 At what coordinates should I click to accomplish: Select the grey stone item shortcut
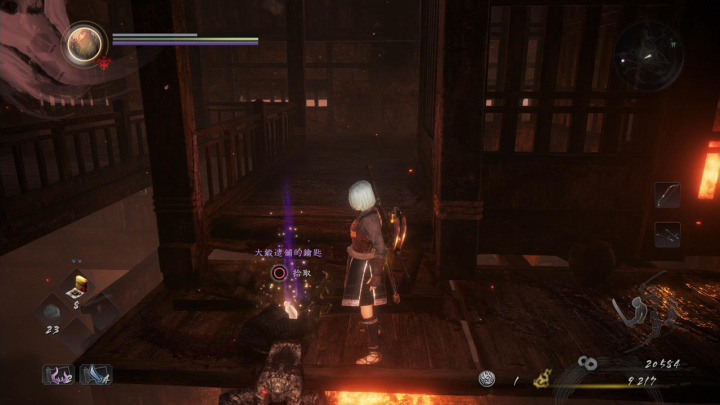[53, 311]
